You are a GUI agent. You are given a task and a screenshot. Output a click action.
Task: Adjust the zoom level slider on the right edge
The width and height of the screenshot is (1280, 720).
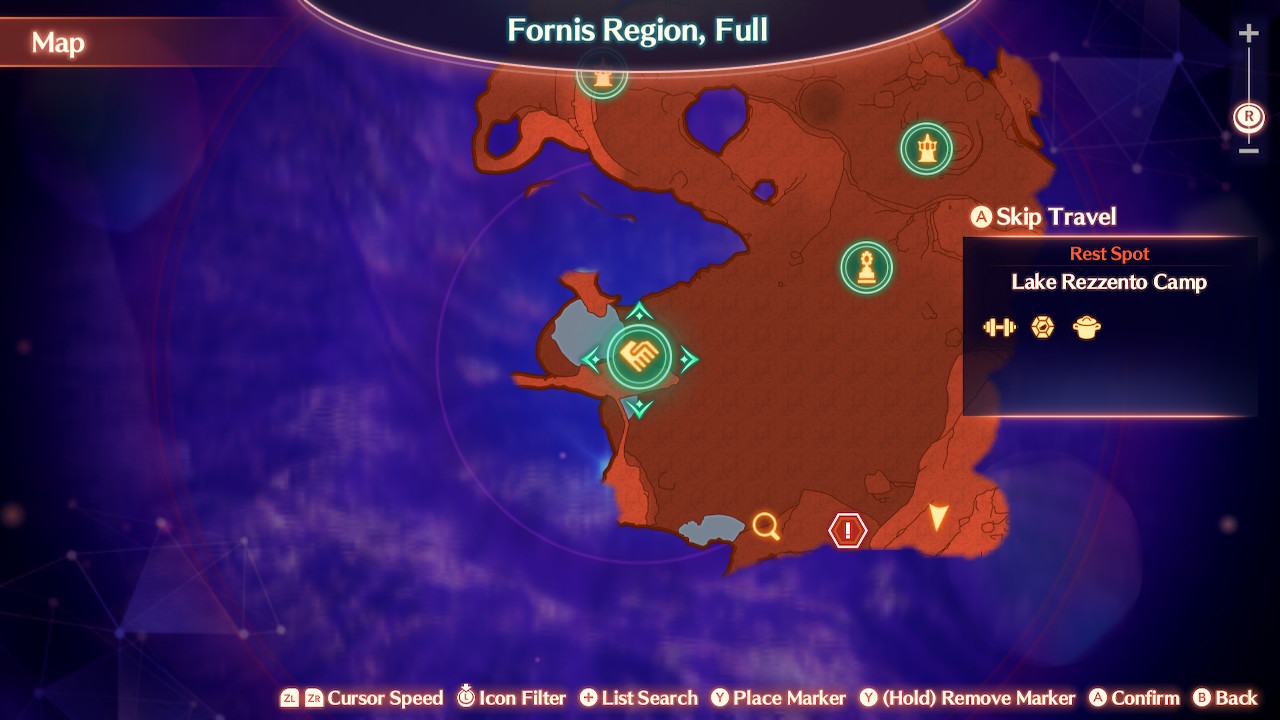(1248, 90)
